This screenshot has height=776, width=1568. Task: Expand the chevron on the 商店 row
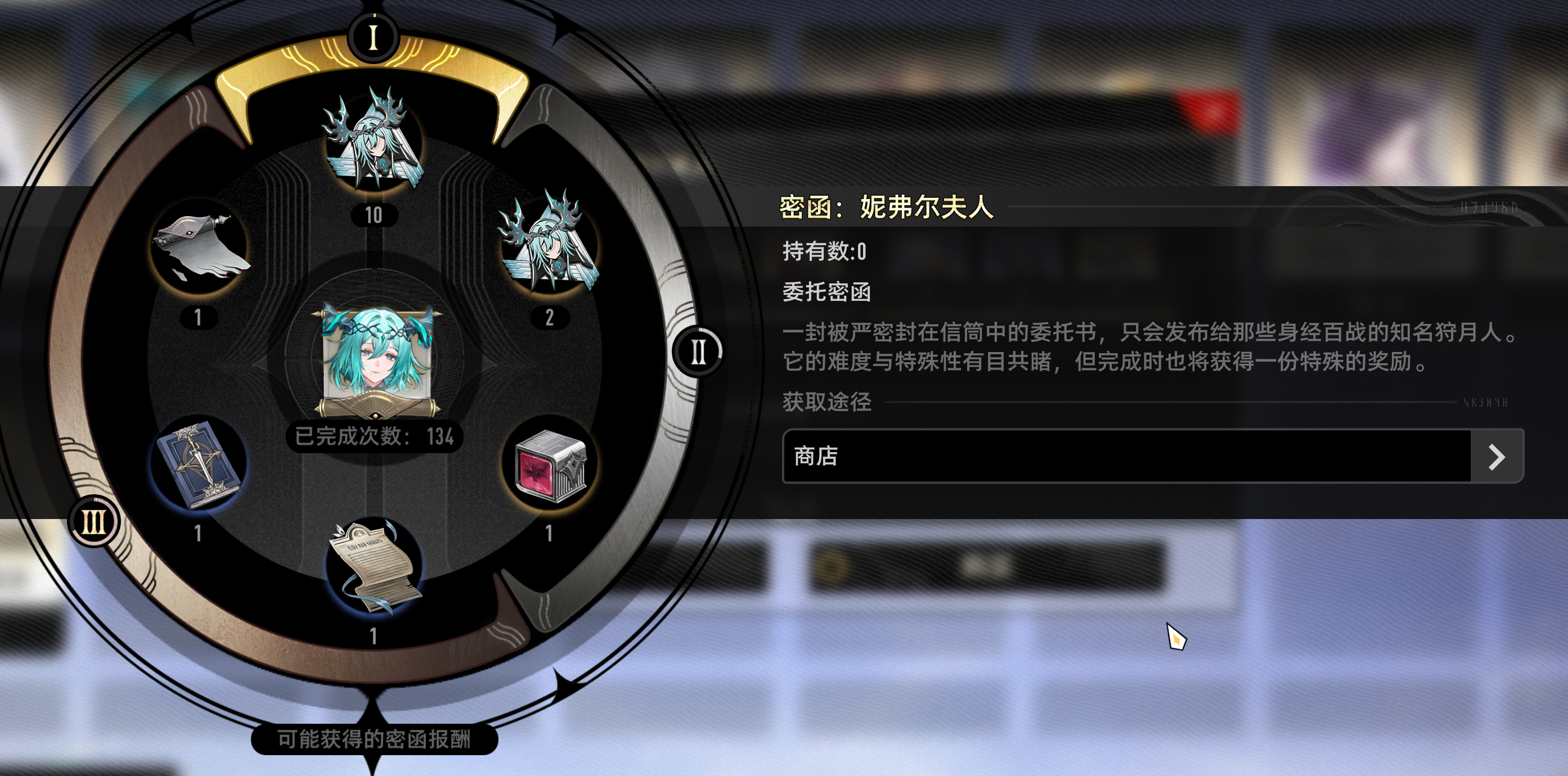tap(1497, 458)
